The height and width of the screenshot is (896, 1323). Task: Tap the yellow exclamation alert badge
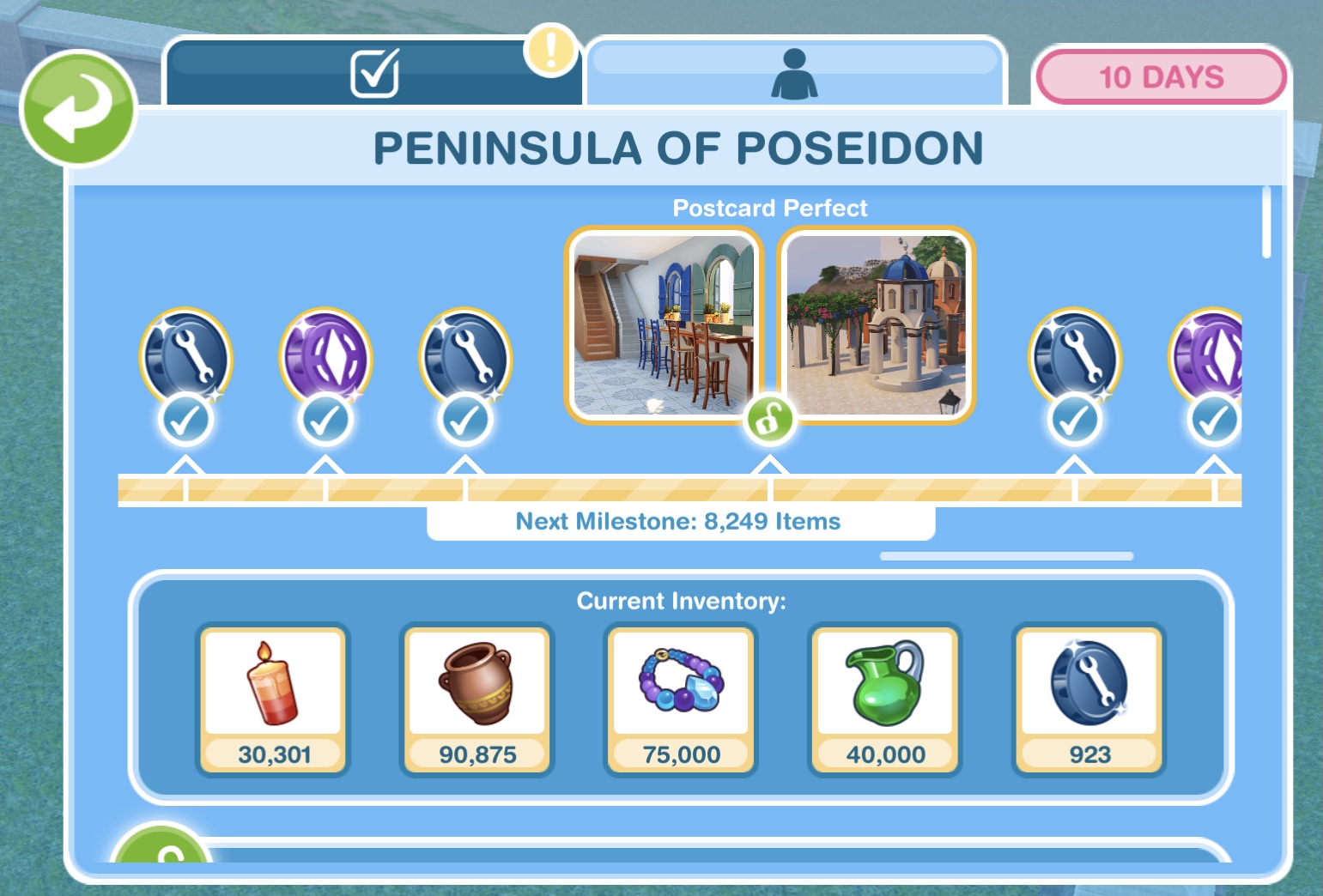click(550, 50)
